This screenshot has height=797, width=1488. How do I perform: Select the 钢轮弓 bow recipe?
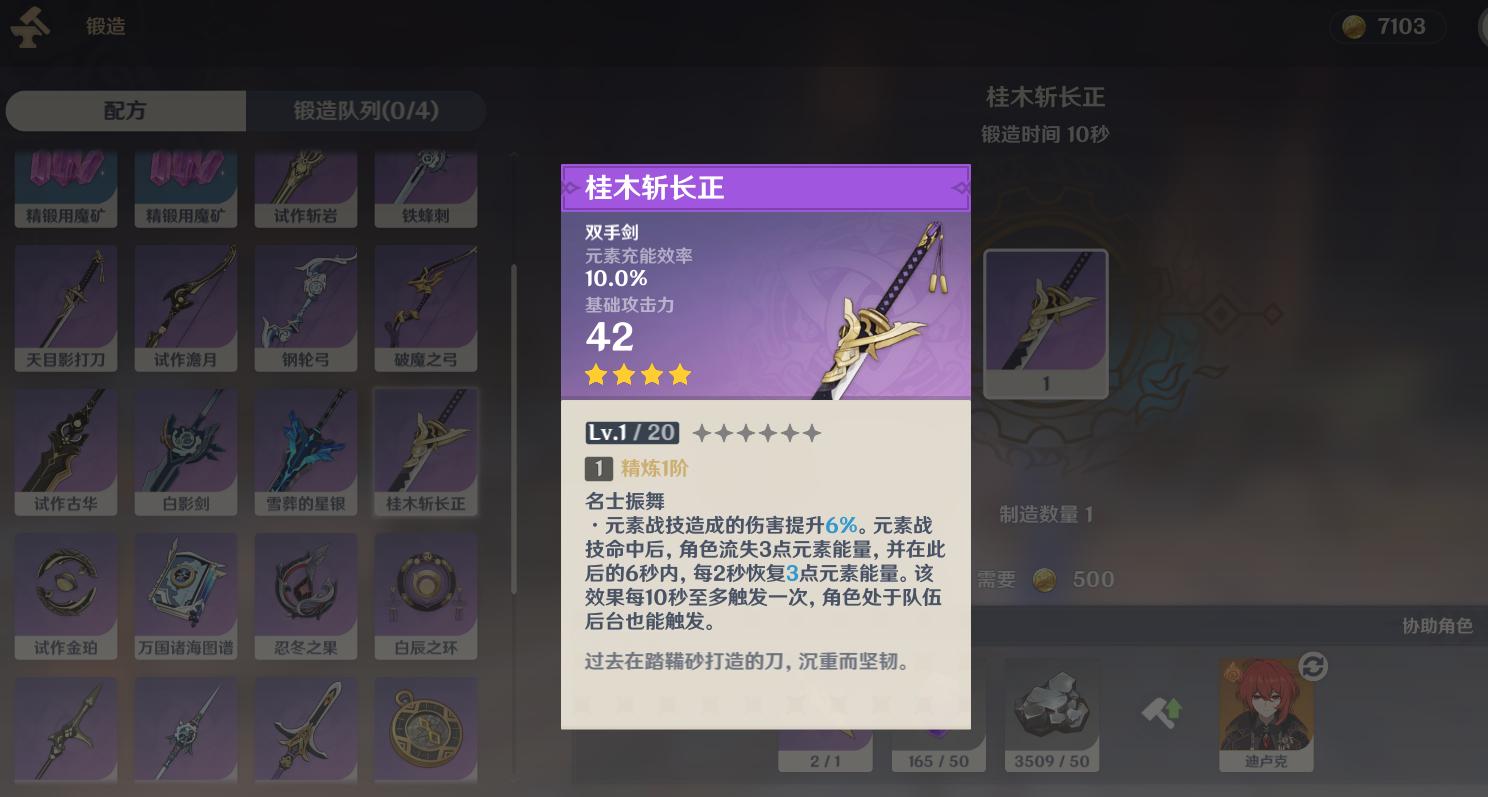pyautogui.click(x=306, y=305)
